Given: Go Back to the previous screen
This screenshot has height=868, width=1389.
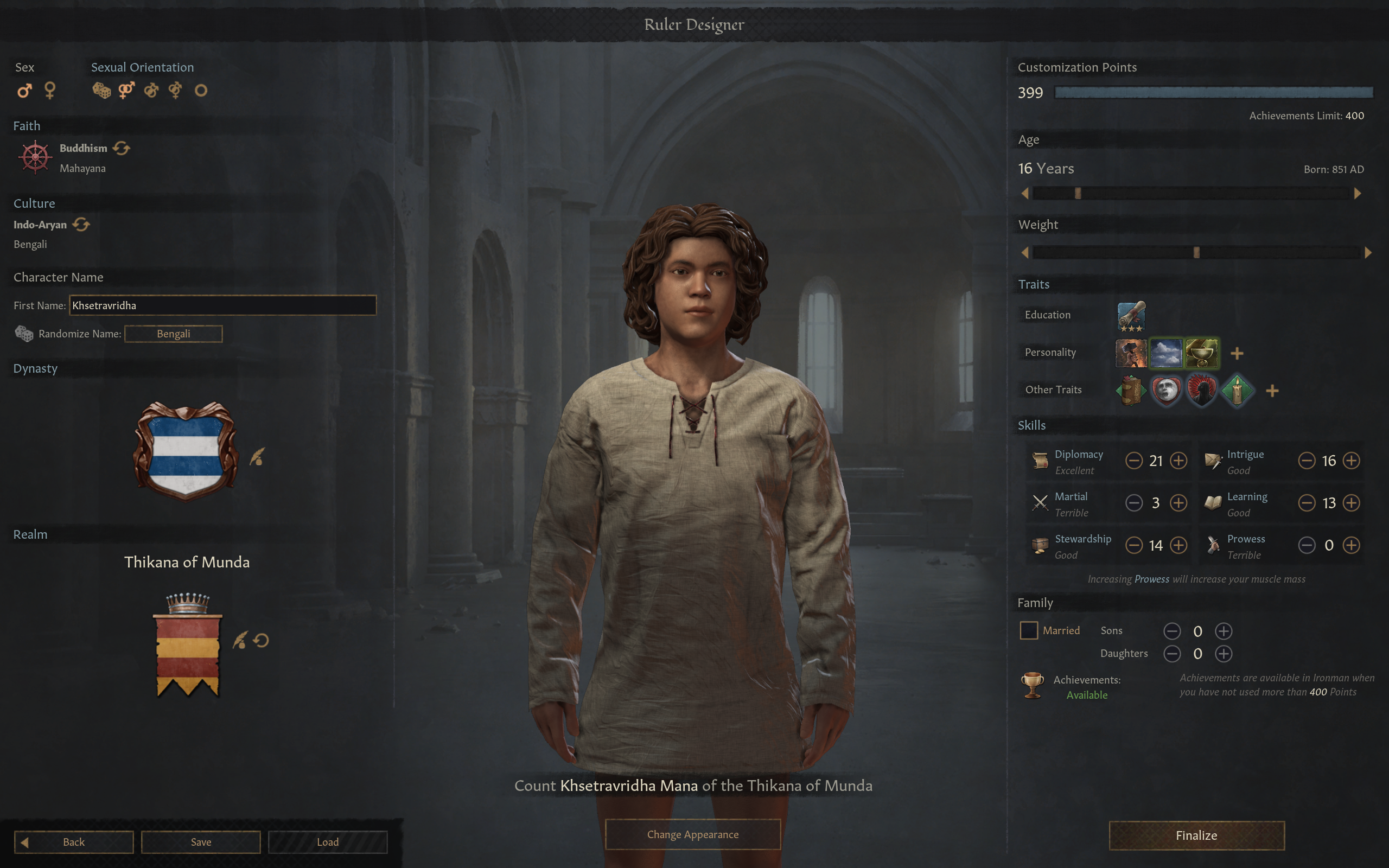Looking at the screenshot, I should [74, 841].
